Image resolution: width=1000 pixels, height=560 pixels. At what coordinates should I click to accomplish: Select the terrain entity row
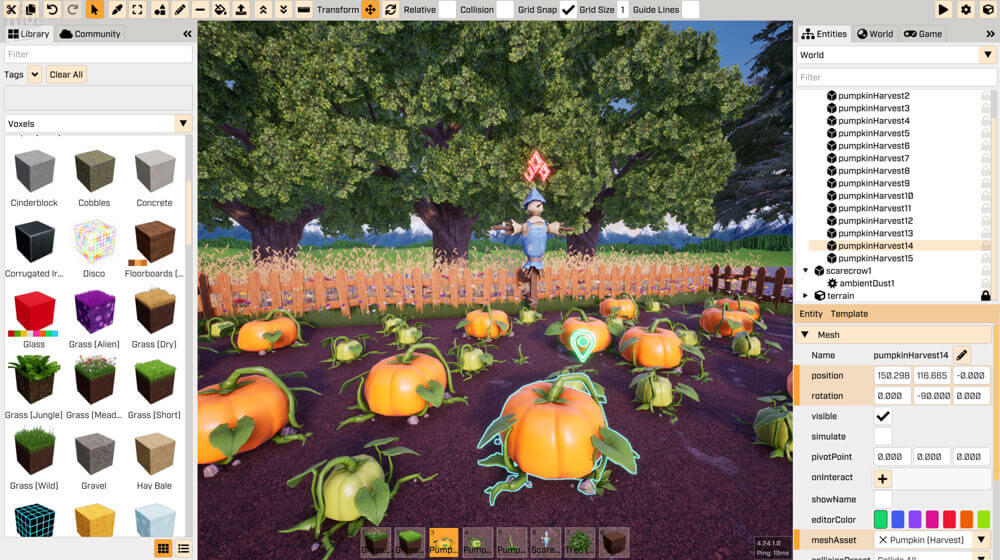tap(840, 296)
